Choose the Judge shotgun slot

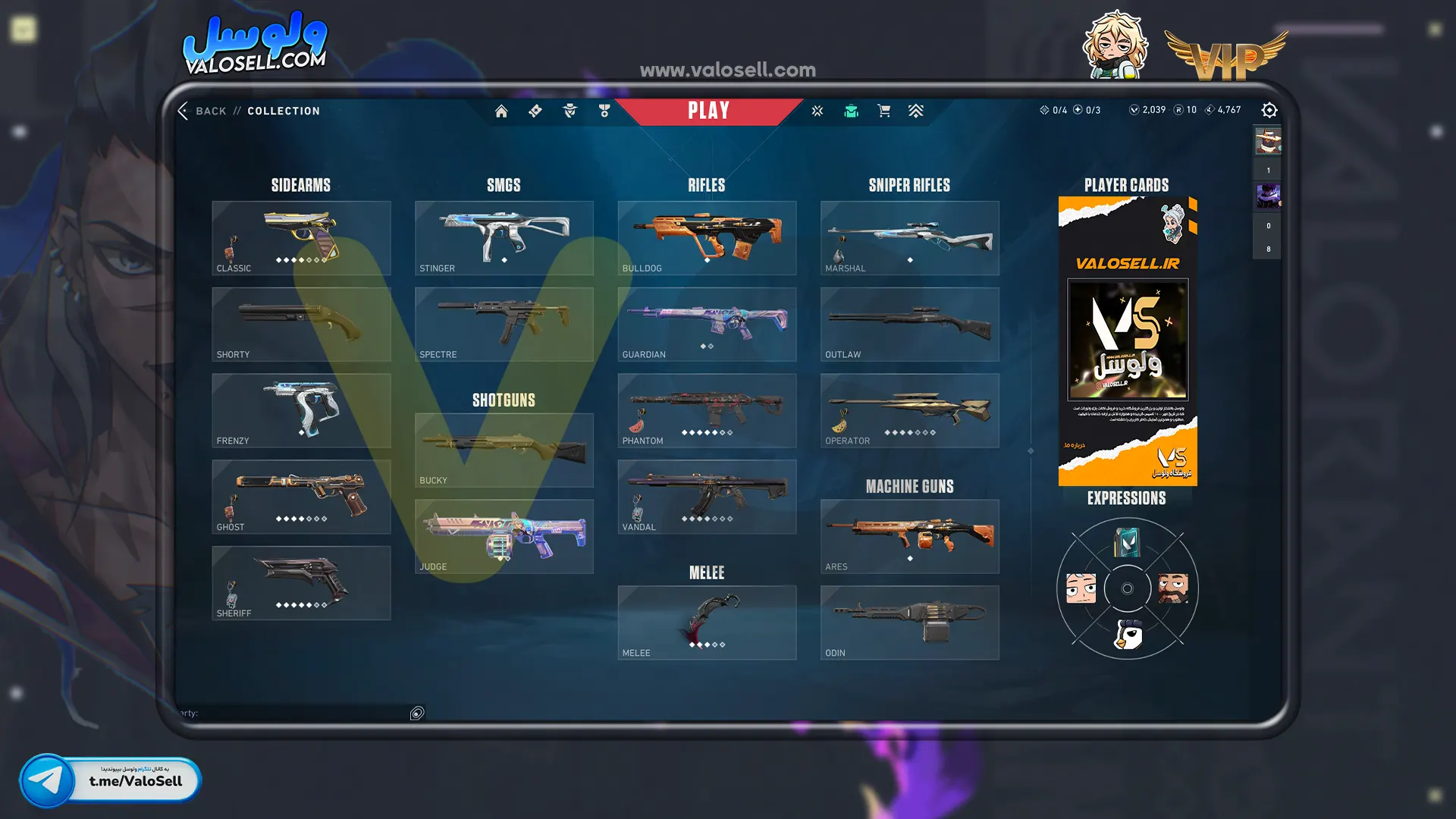point(504,536)
